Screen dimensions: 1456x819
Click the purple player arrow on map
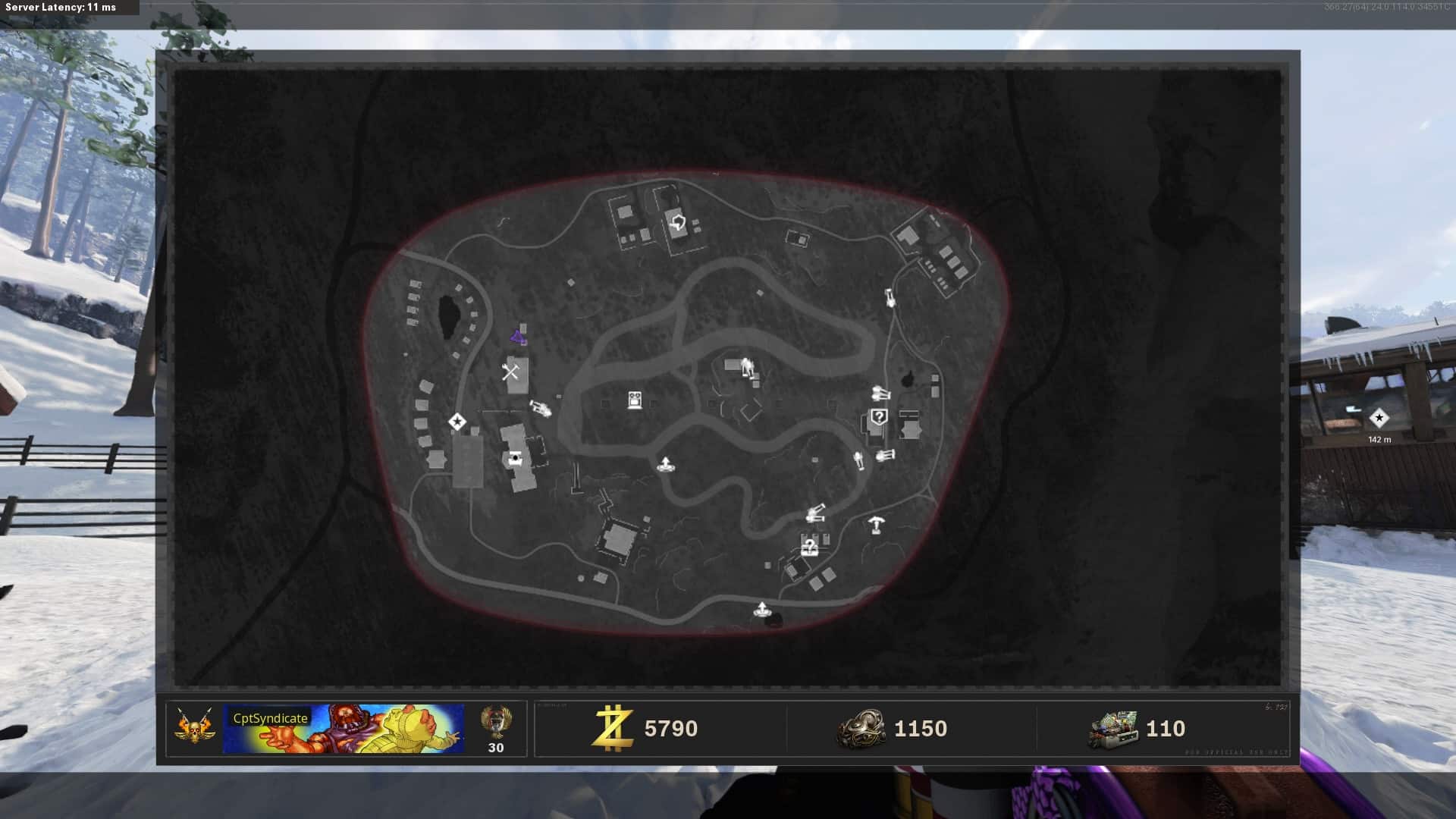tap(518, 337)
